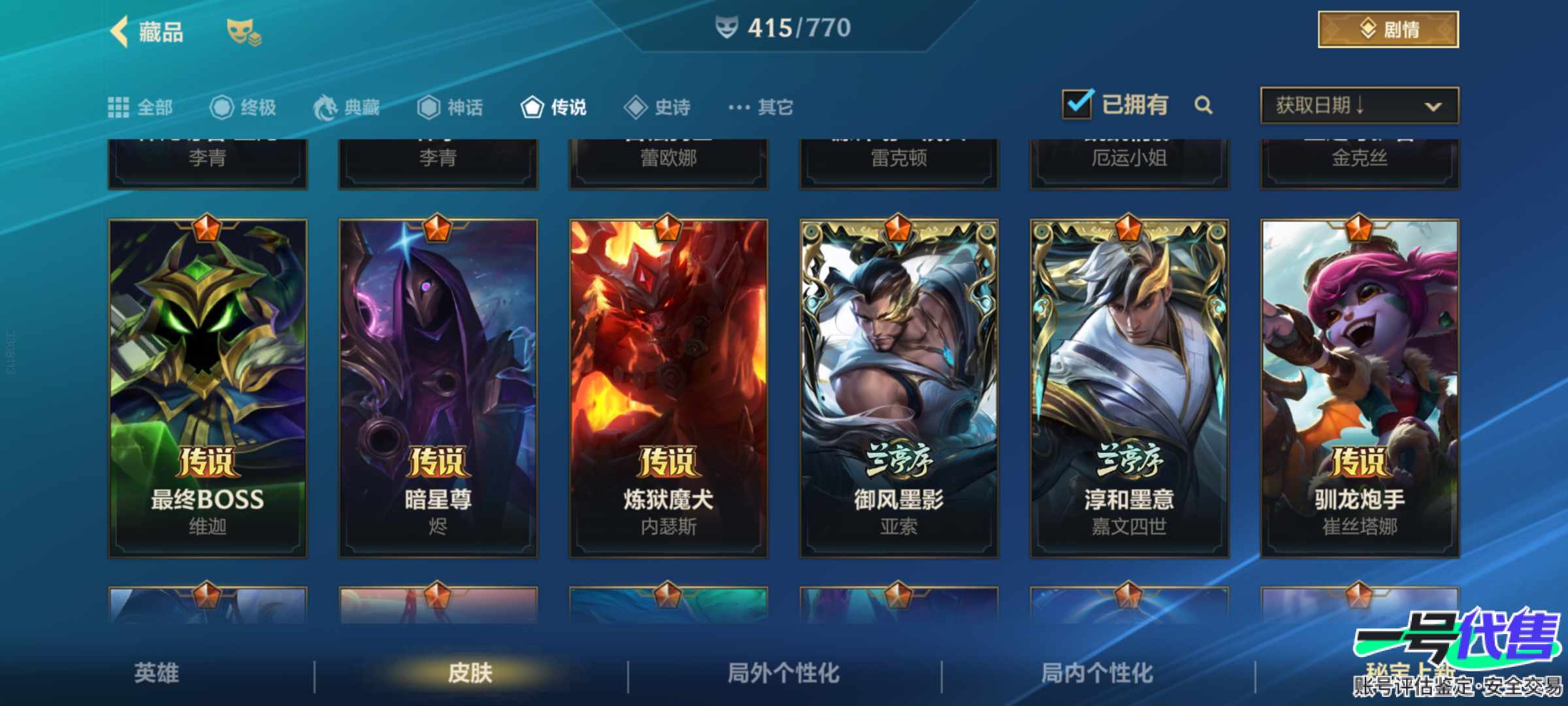1568x706 pixels.
Task: Click the 终极 hexagon rarity icon
Action: 223,107
